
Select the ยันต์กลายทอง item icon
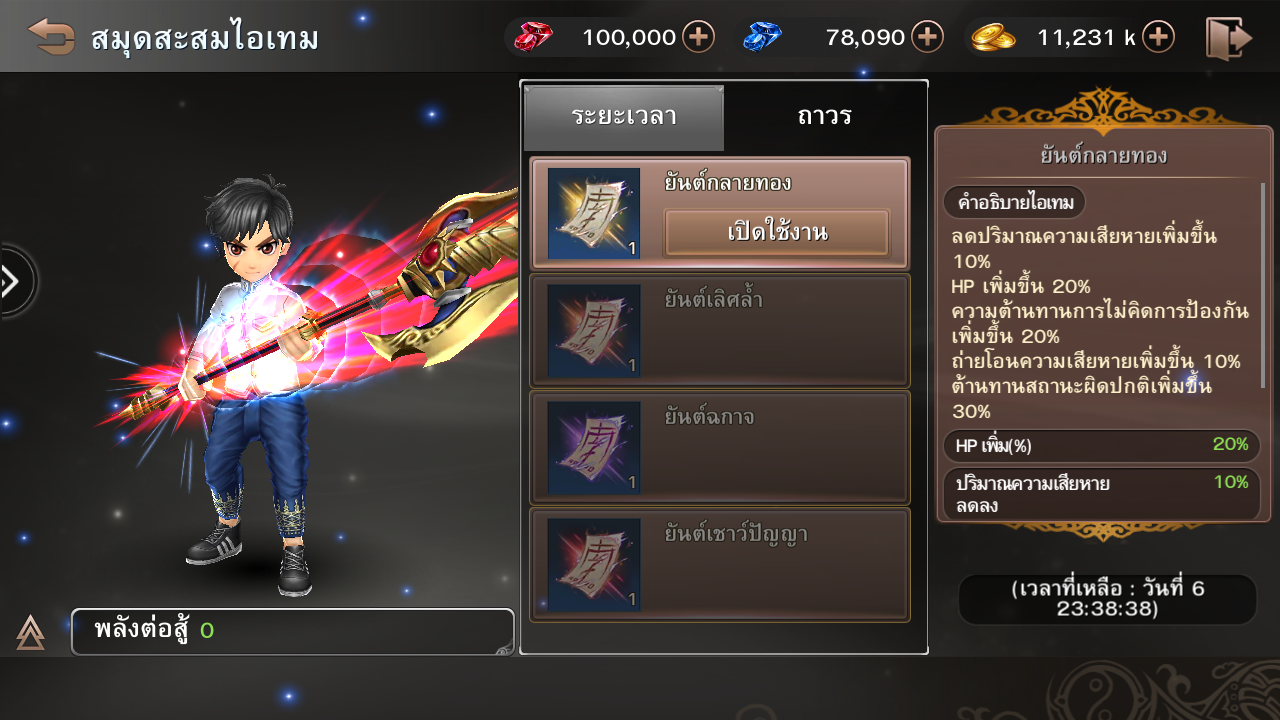click(x=593, y=214)
